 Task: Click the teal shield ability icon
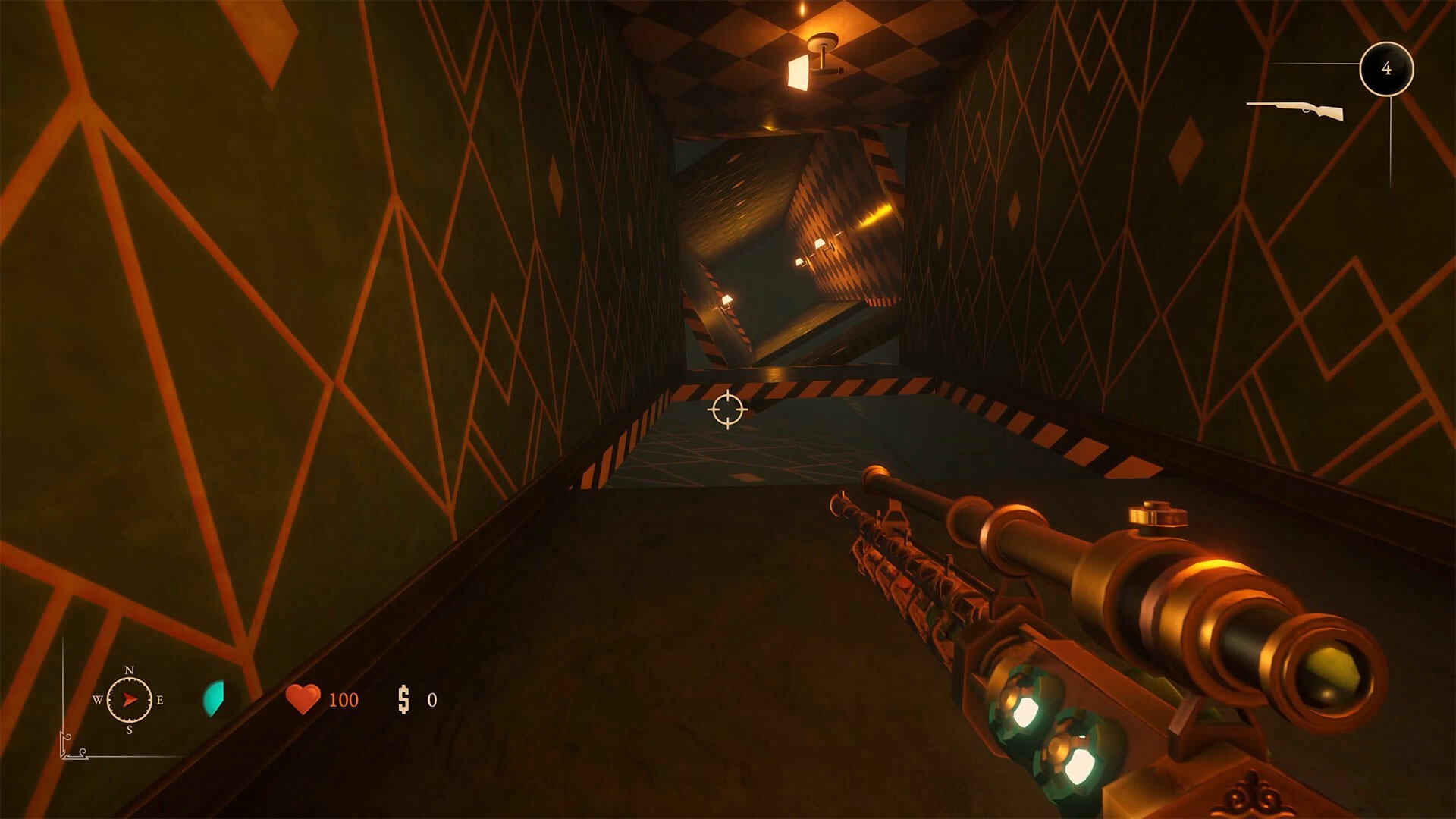(214, 698)
